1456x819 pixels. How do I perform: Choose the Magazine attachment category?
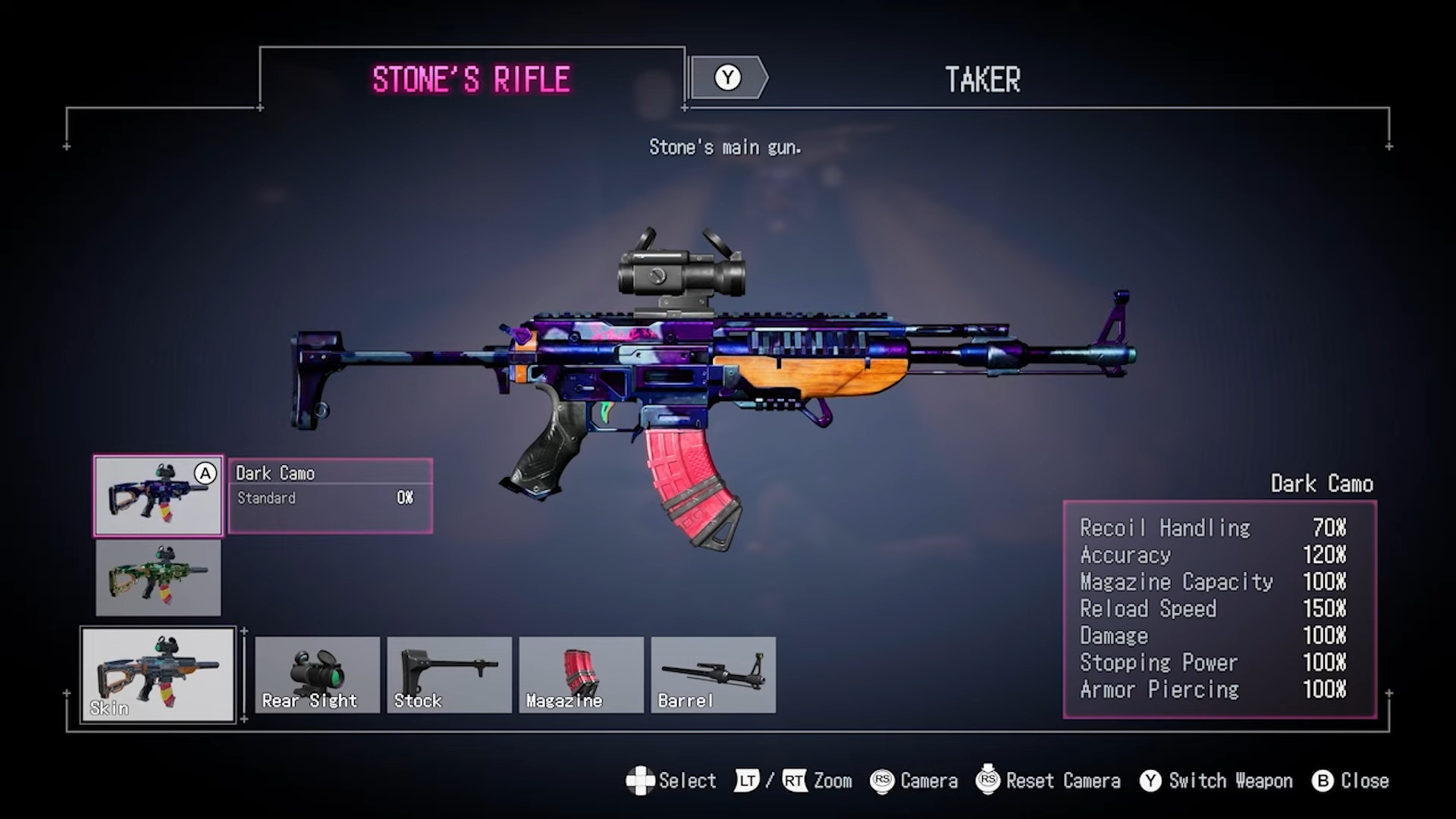581,675
